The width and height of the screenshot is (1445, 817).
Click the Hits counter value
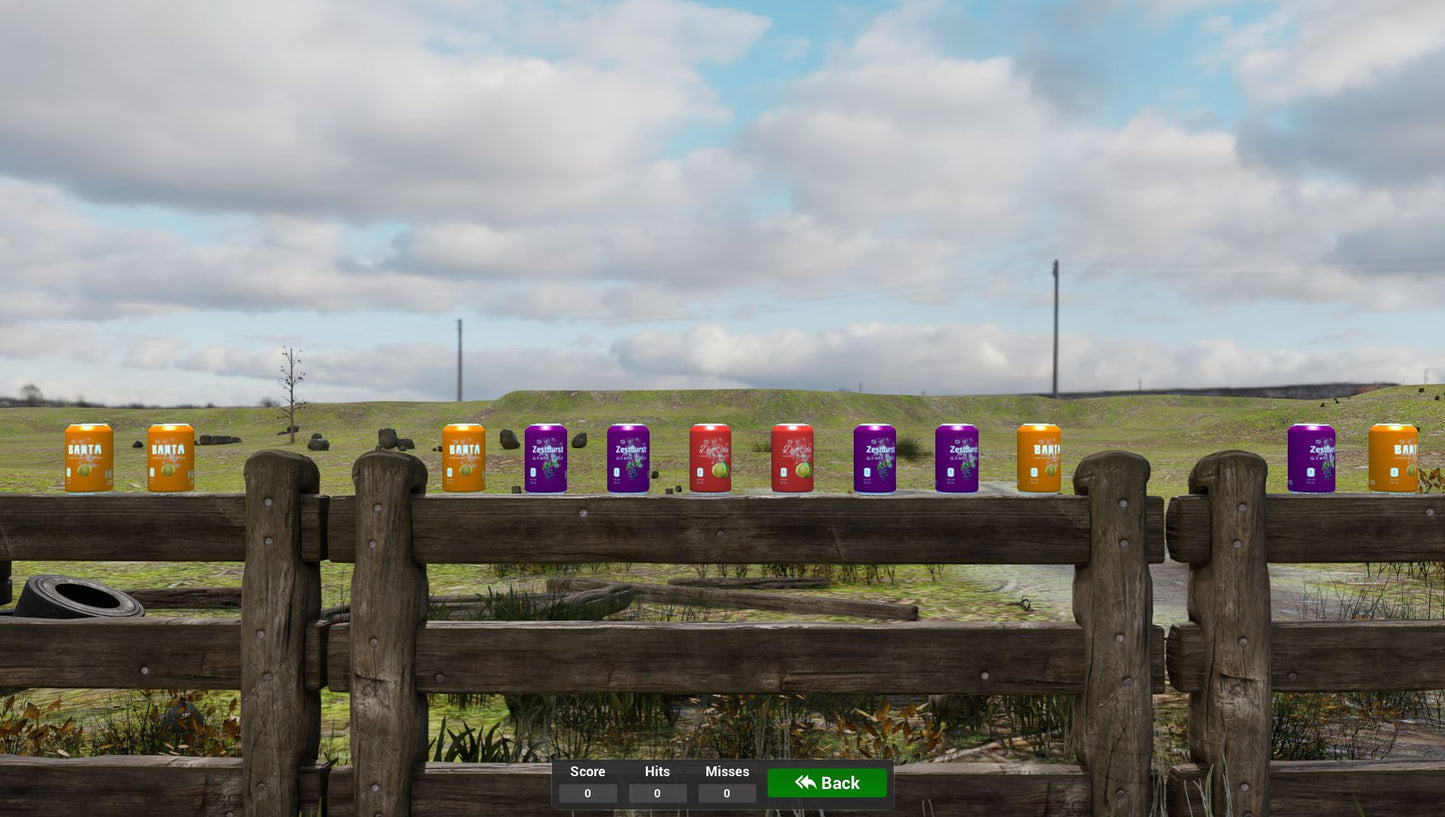pyautogui.click(x=657, y=793)
